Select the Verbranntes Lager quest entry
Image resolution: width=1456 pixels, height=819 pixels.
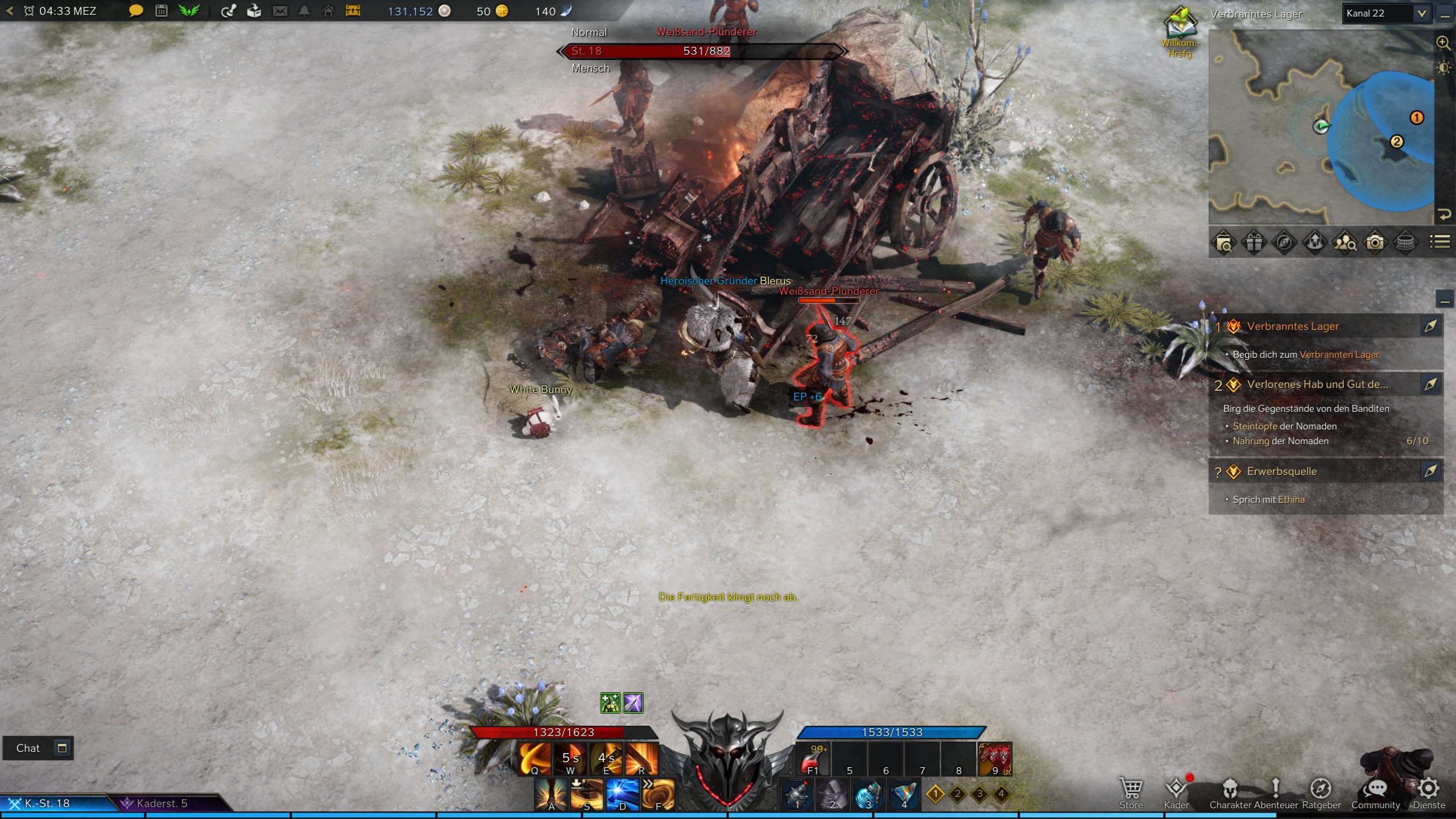pos(1292,326)
